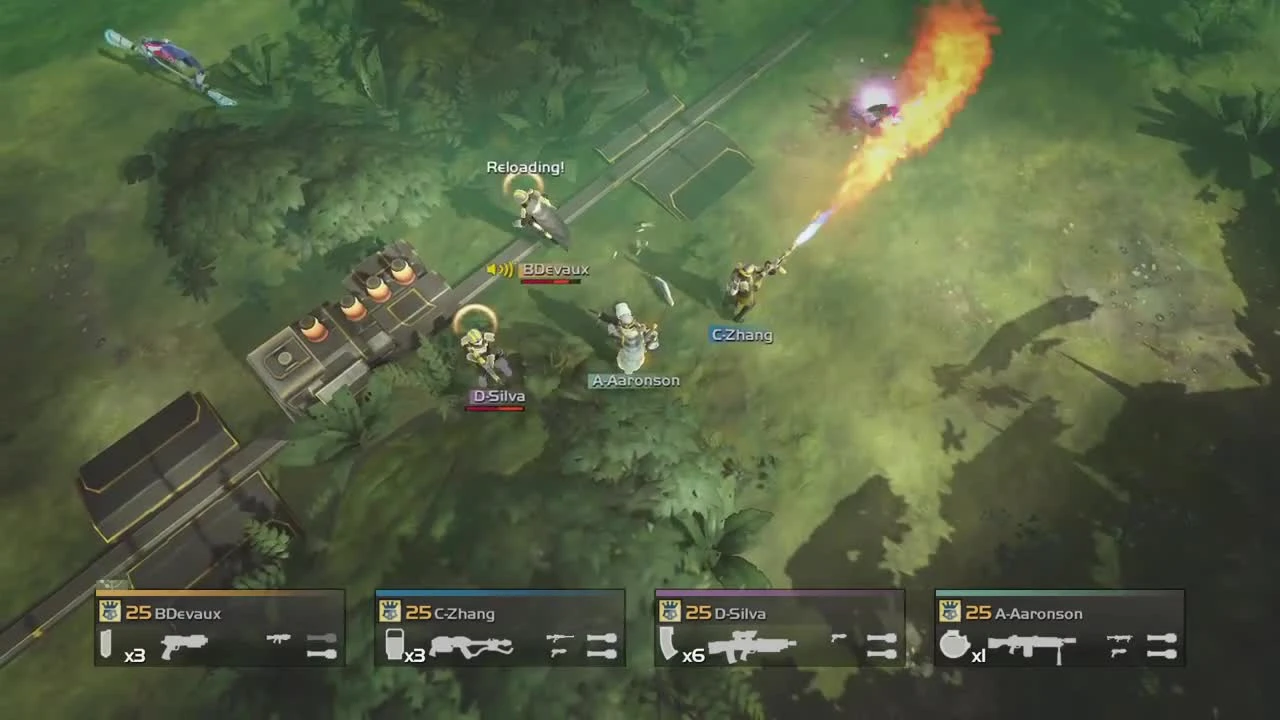Select C-Zhang's grenade ammo icon showing x3
The width and height of the screenshot is (1280, 720).
(390, 646)
